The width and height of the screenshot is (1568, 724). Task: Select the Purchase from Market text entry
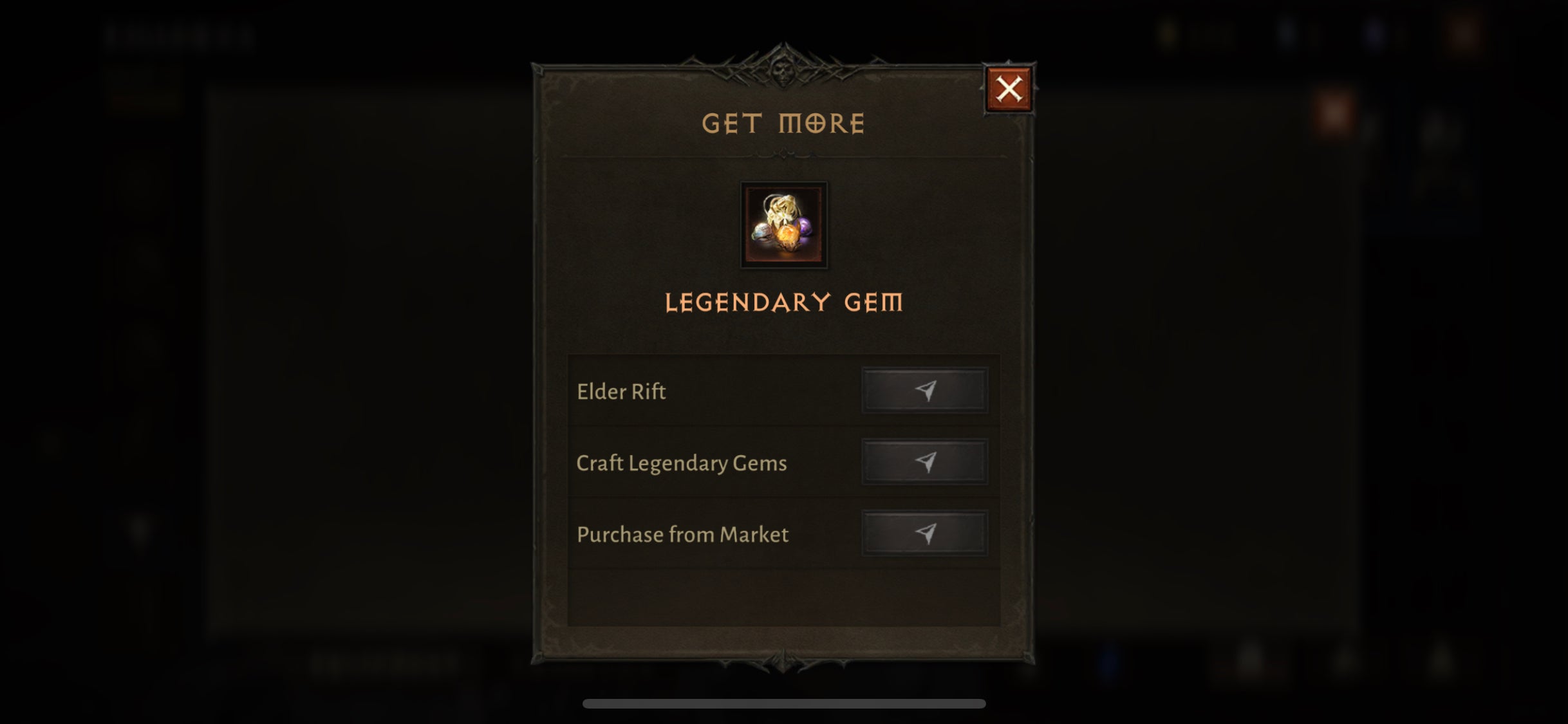pos(682,534)
